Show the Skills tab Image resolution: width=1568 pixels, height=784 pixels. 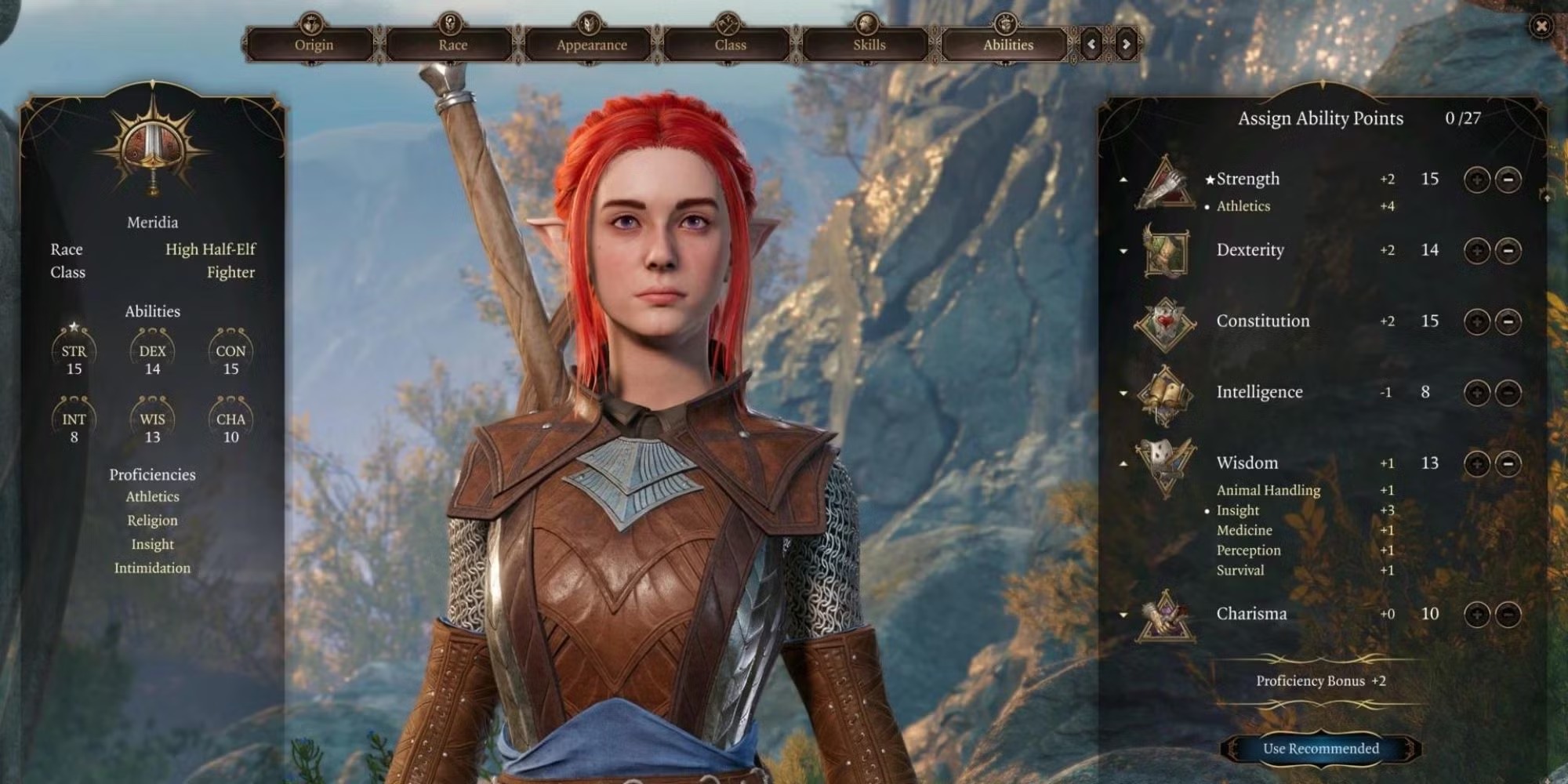(x=869, y=45)
